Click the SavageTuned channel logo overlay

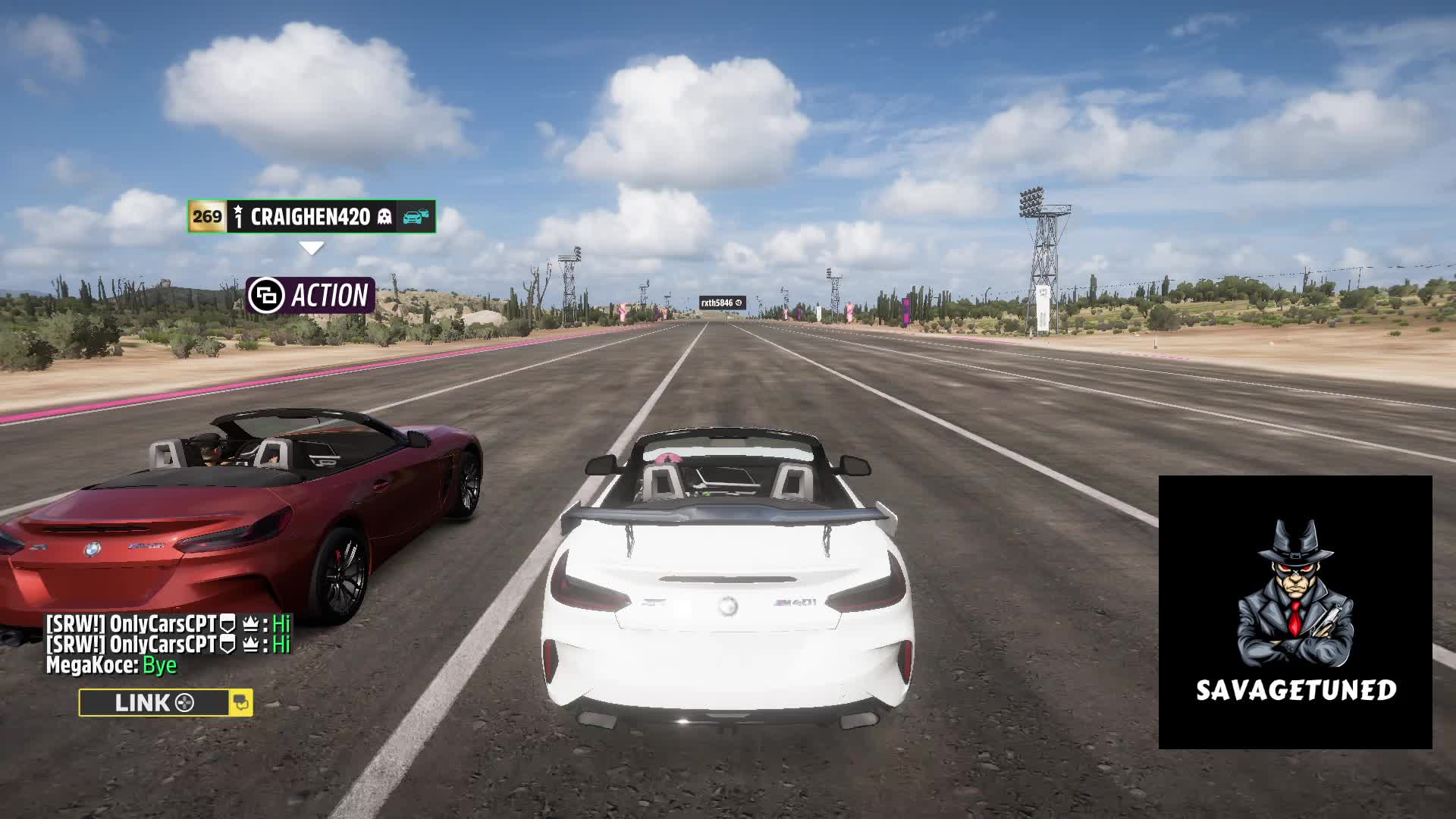(x=1294, y=612)
